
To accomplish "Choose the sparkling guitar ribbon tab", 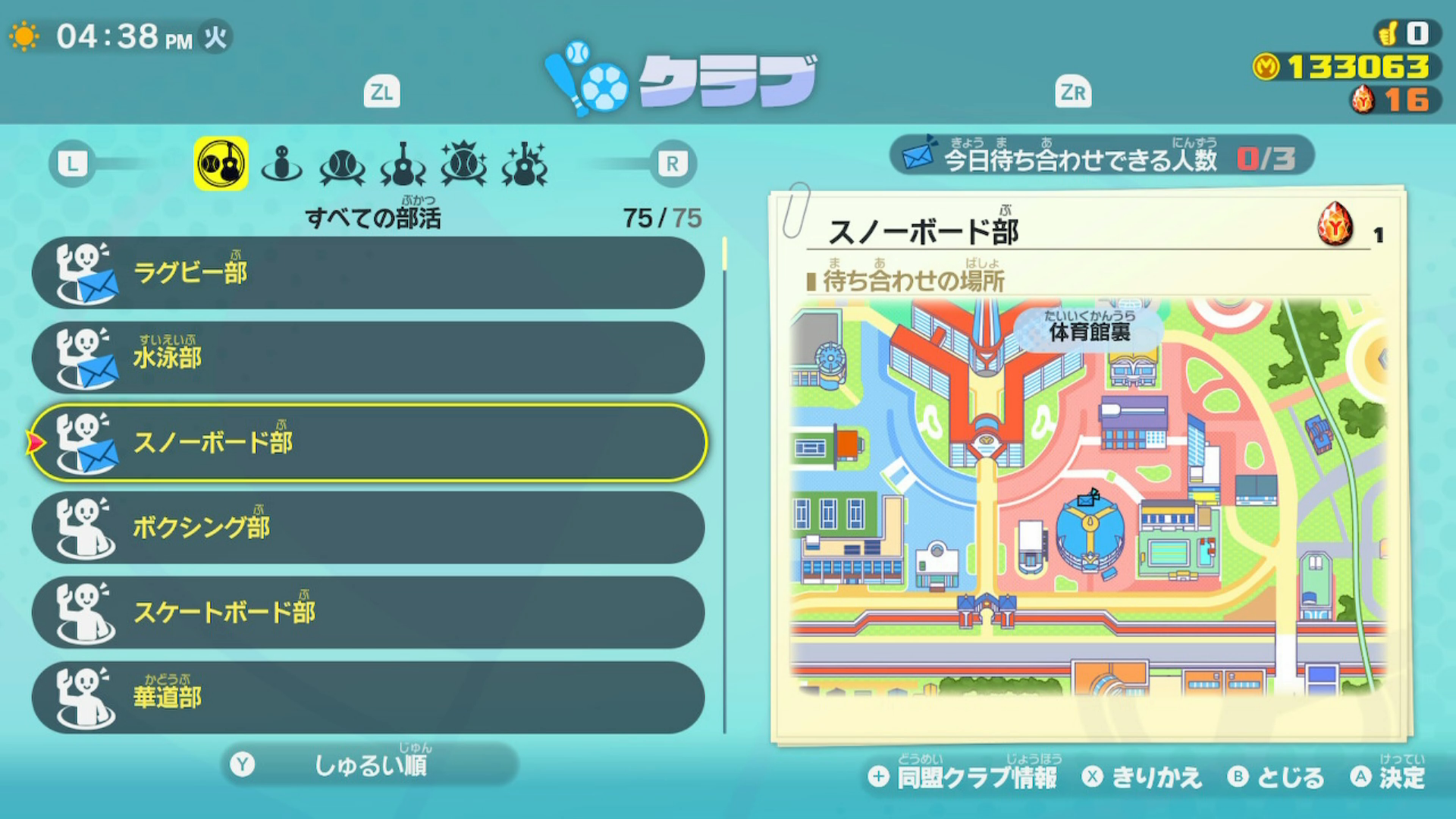I will coord(524,165).
